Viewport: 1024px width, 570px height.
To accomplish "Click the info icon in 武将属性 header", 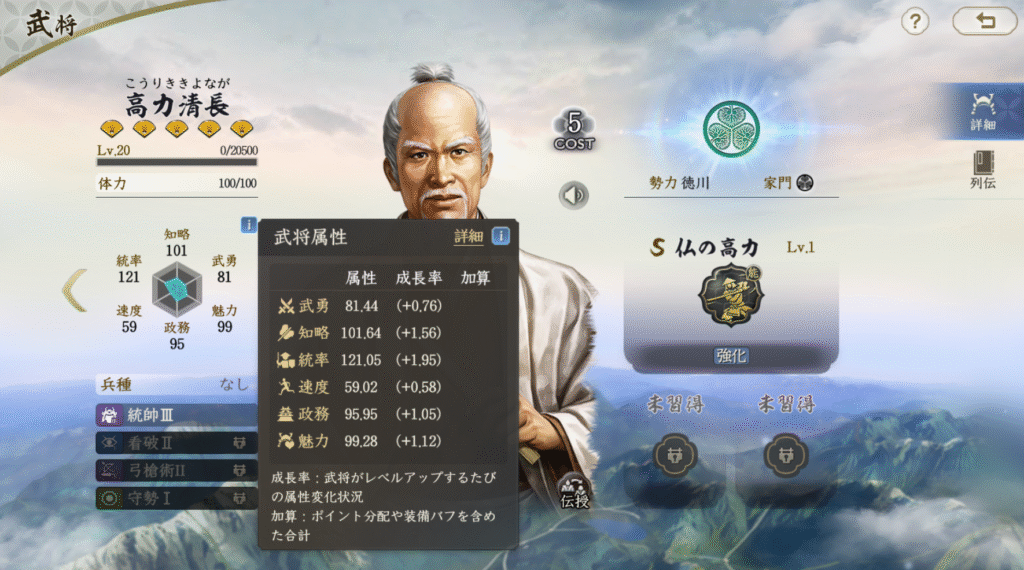I will (x=500, y=237).
